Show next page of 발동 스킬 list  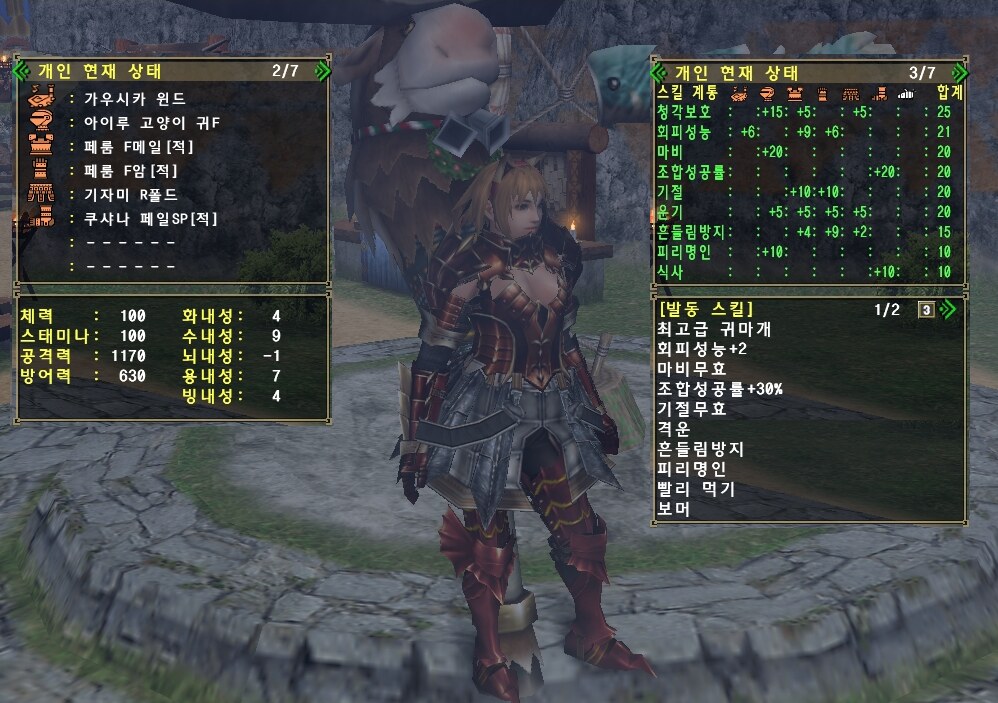pyautogui.click(x=946, y=309)
